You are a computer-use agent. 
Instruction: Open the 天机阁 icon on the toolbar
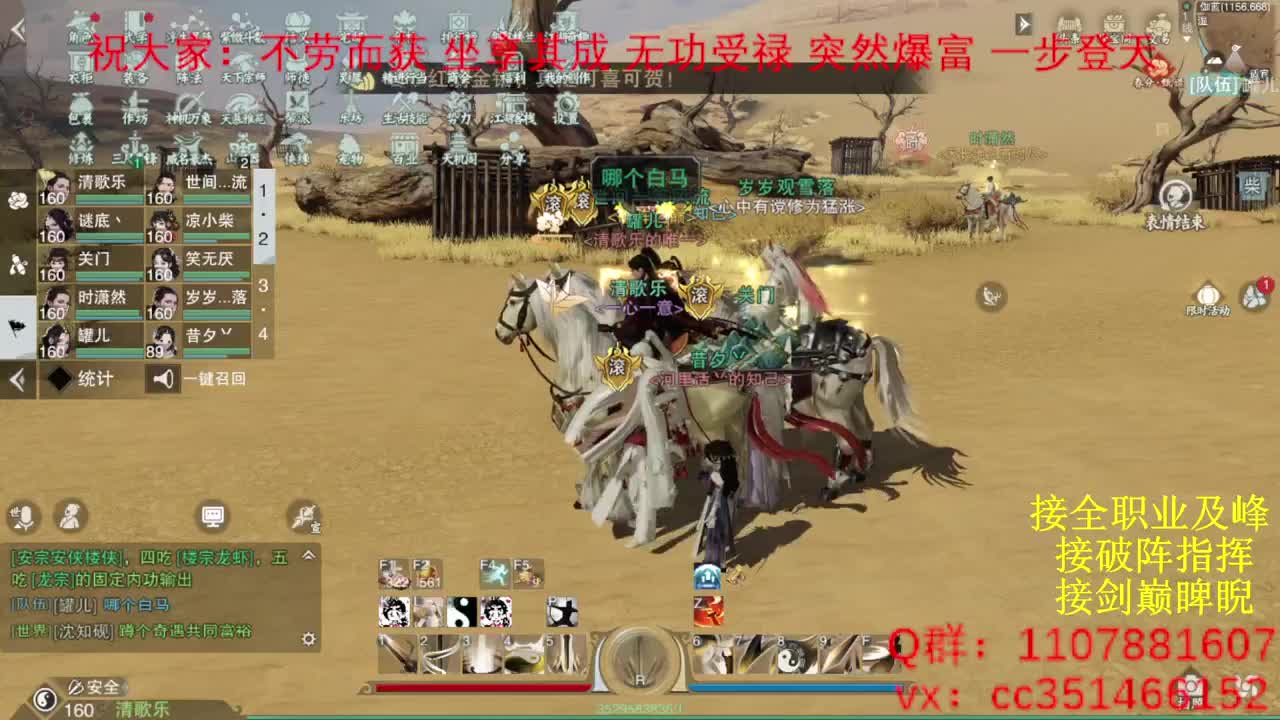tap(459, 146)
